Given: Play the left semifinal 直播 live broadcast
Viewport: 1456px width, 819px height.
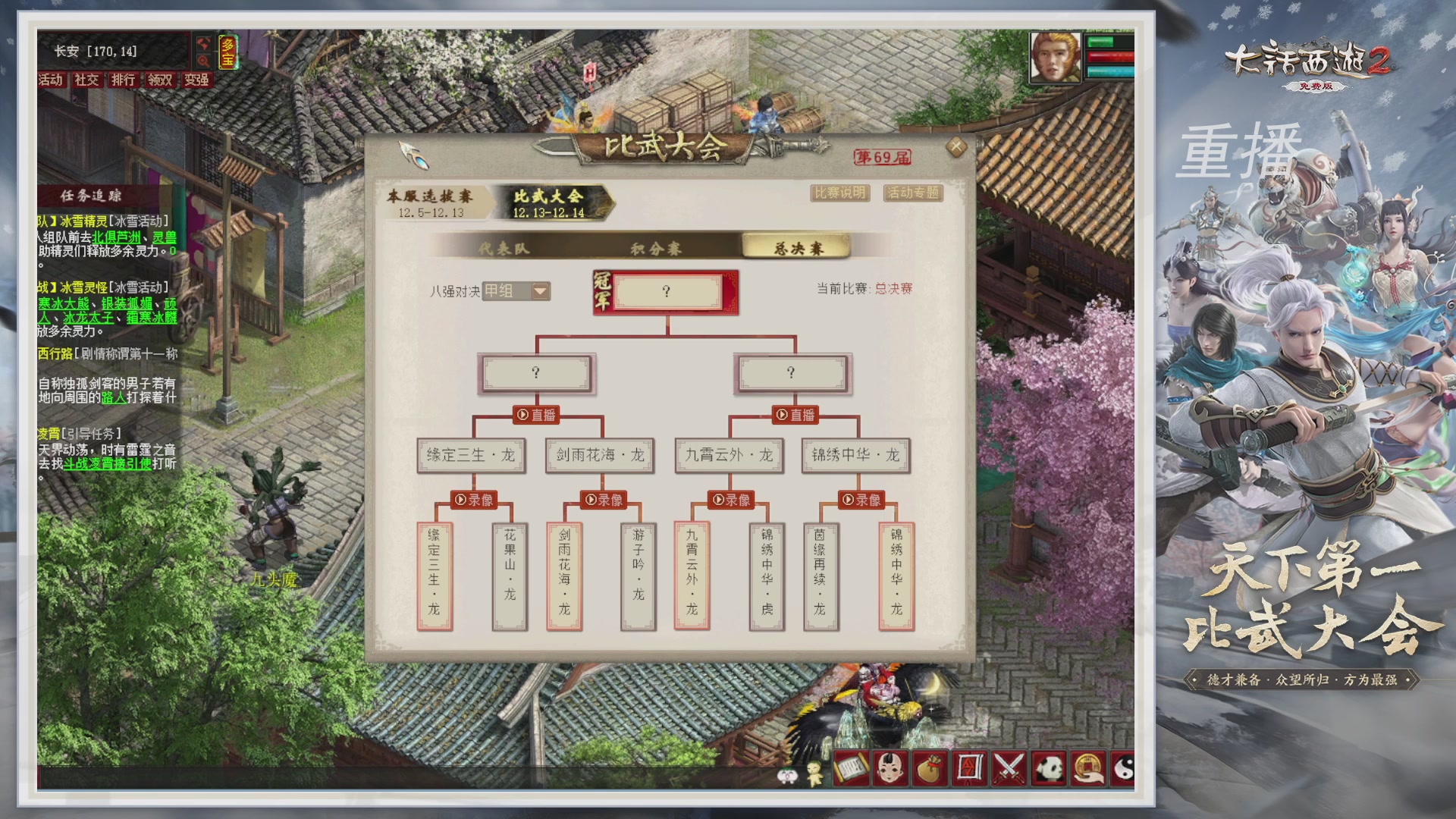Looking at the screenshot, I should (x=538, y=414).
